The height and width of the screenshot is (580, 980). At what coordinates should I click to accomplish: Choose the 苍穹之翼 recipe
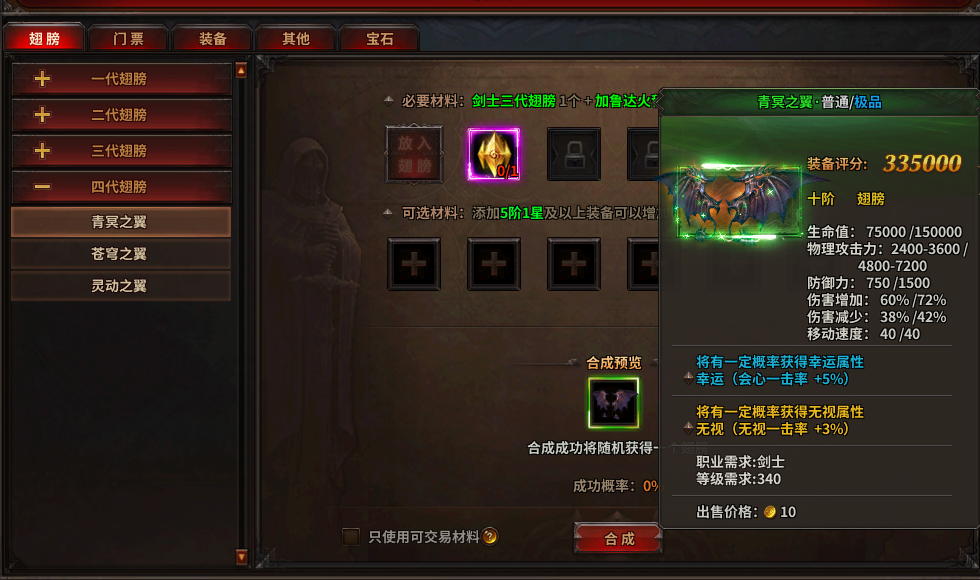120,254
